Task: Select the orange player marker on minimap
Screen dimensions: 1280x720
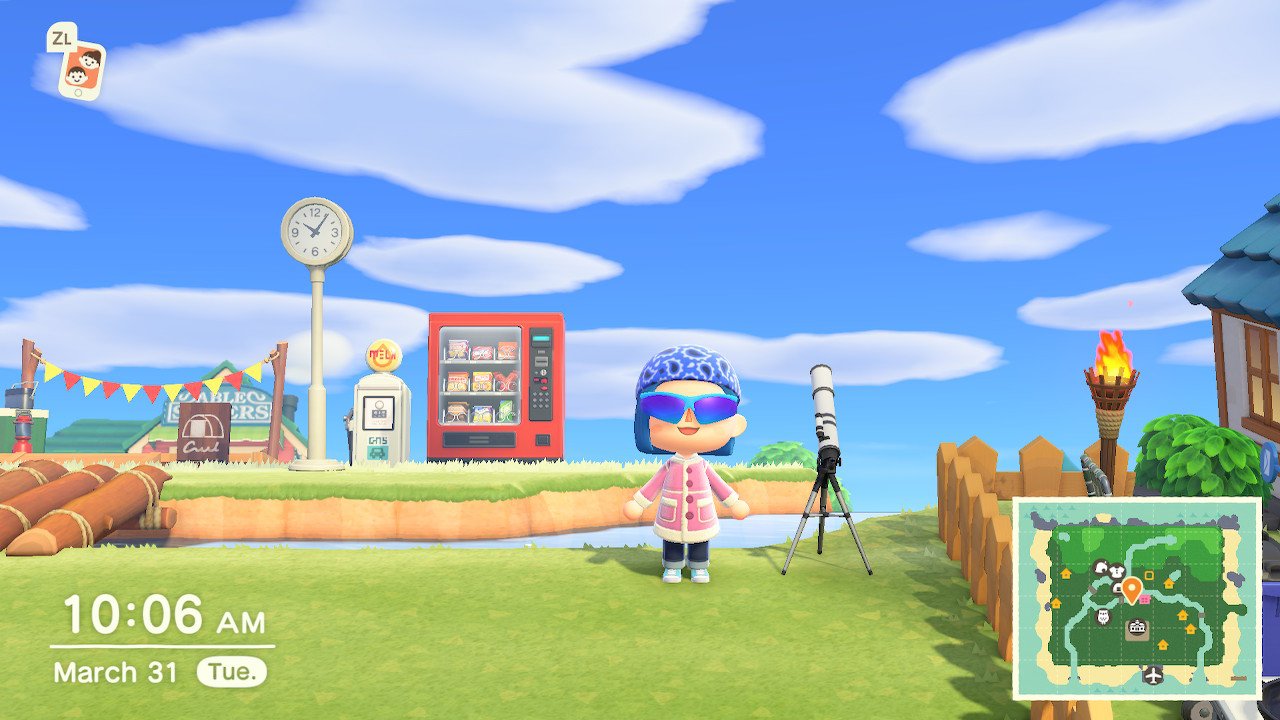Action: [1131, 589]
